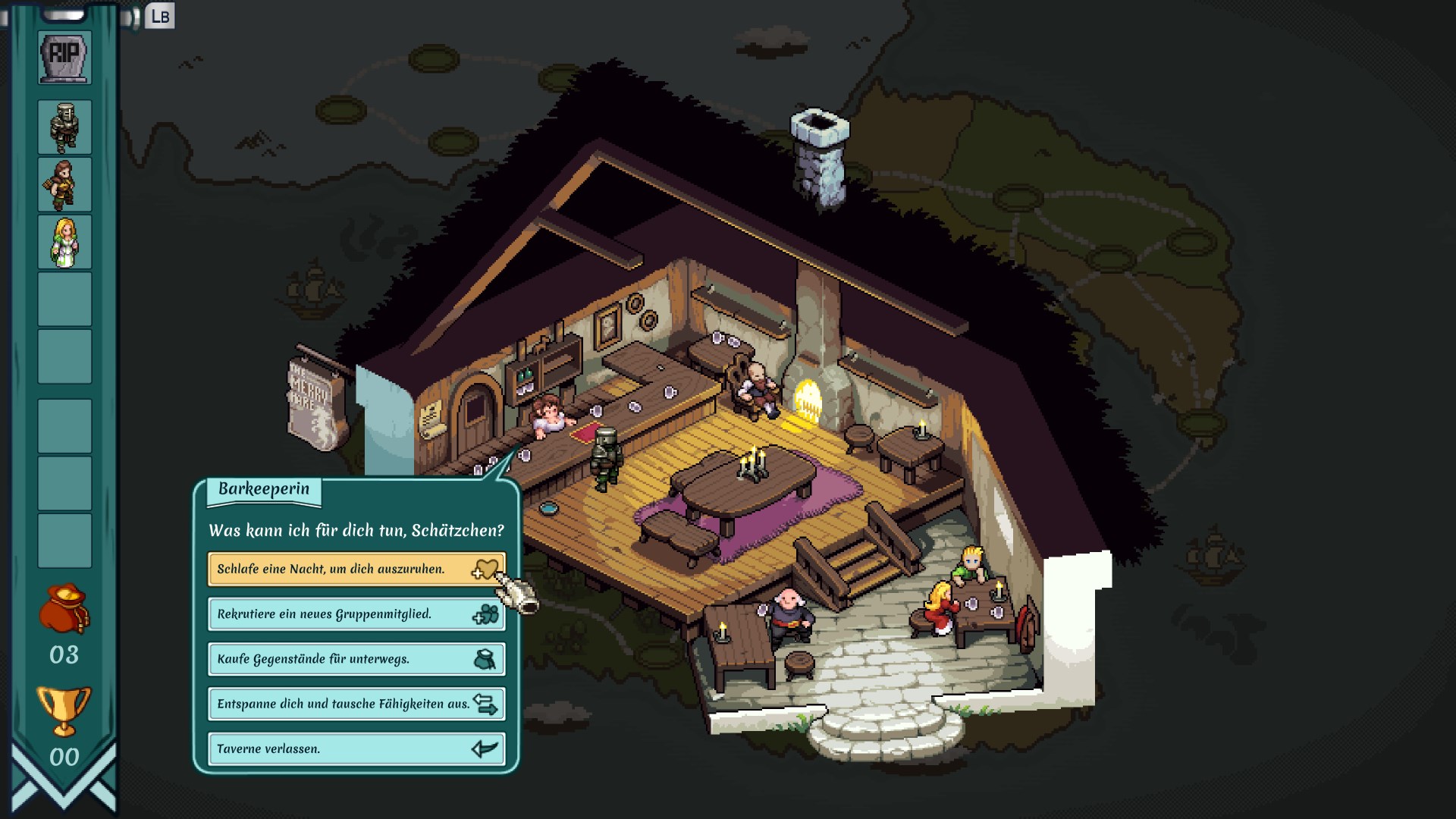The image size is (1456, 819).
Task: Pick "Kaufe Gegenstände für unterwegs"
Action: click(356, 659)
